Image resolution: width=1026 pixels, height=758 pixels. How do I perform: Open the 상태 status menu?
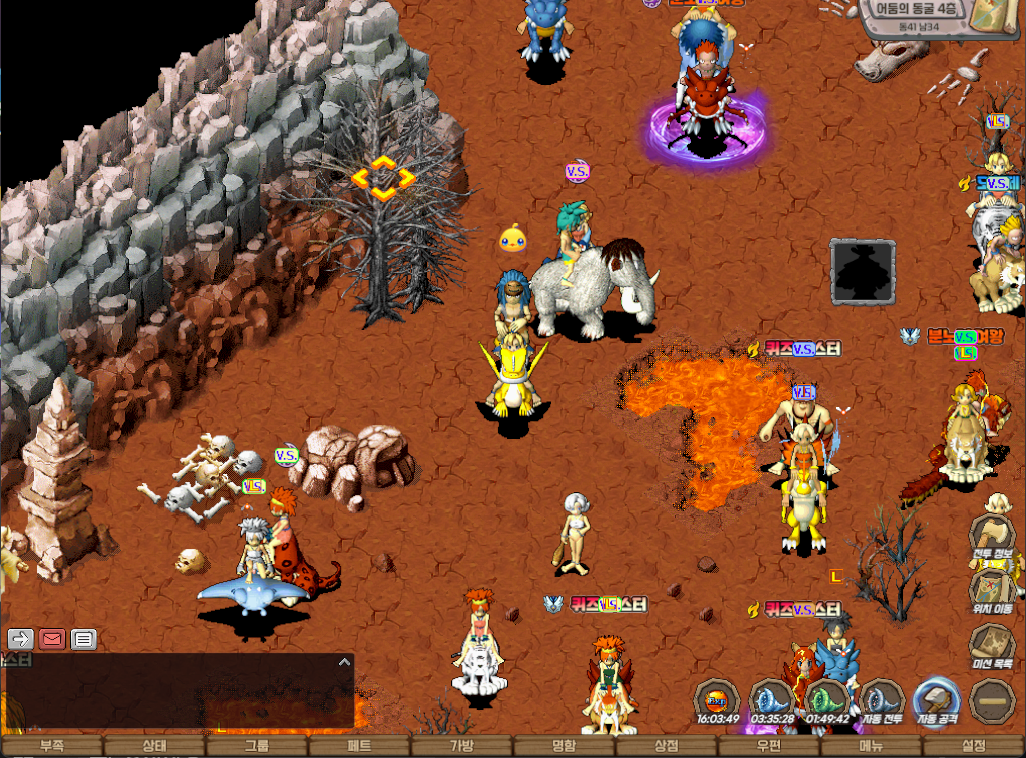154,746
